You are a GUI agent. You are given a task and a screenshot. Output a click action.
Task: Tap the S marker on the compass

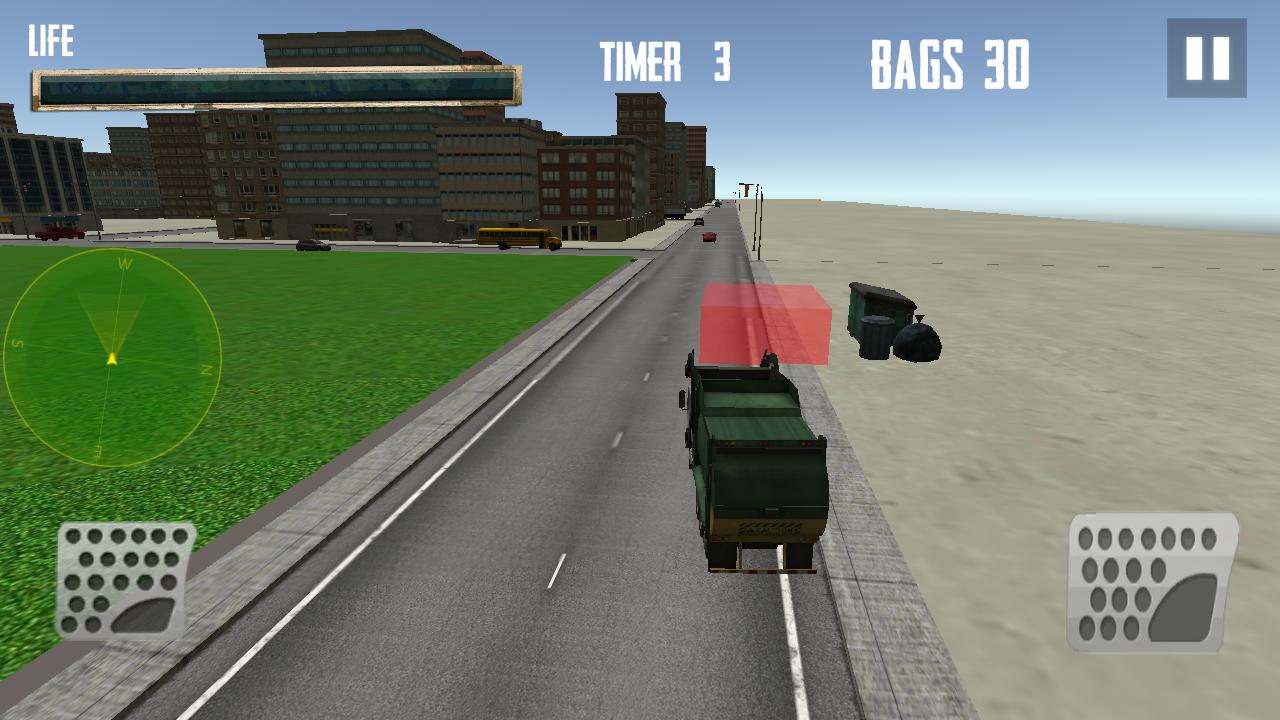pyautogui.click(x=16, y=343)
